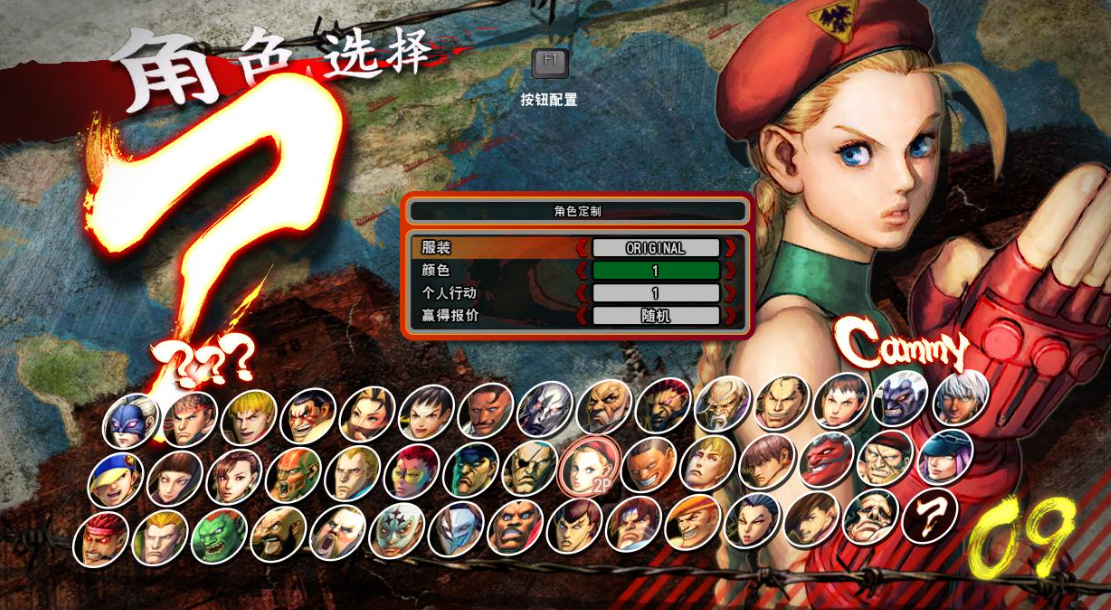Image resolution: width=1111 pixels, height=610 pixels.
Task: Select the green Blanka portrait
Action: [x=219, y=536]
